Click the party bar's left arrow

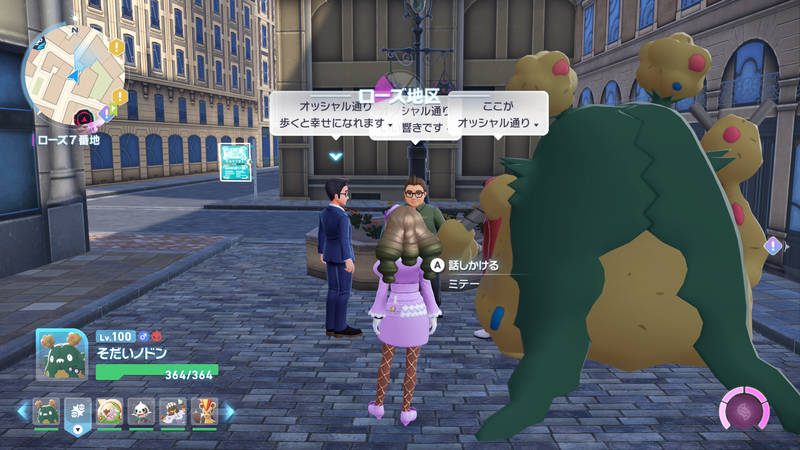click(x=20, y=411)
